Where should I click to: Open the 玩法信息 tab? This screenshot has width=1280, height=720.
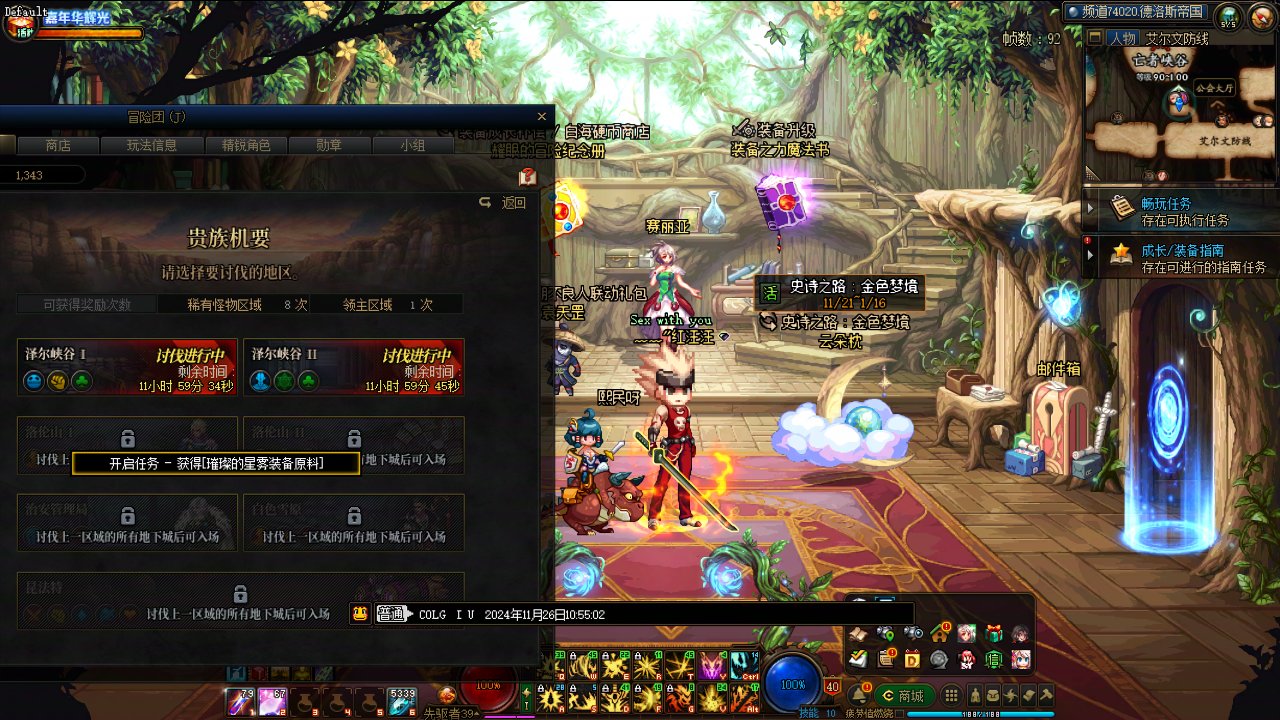click(151, 145)
